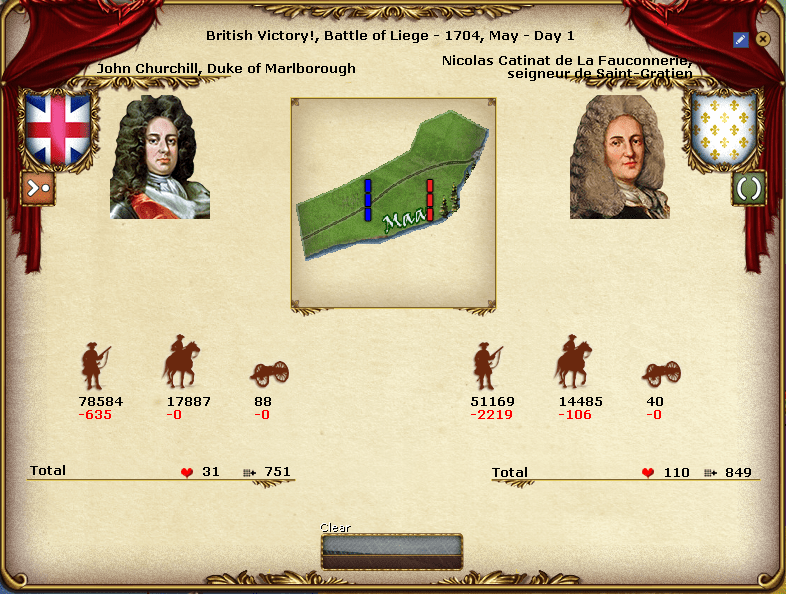Click the French cavalry icon
The width and height of the screenshot is (786, 594).
click(573, 362)
